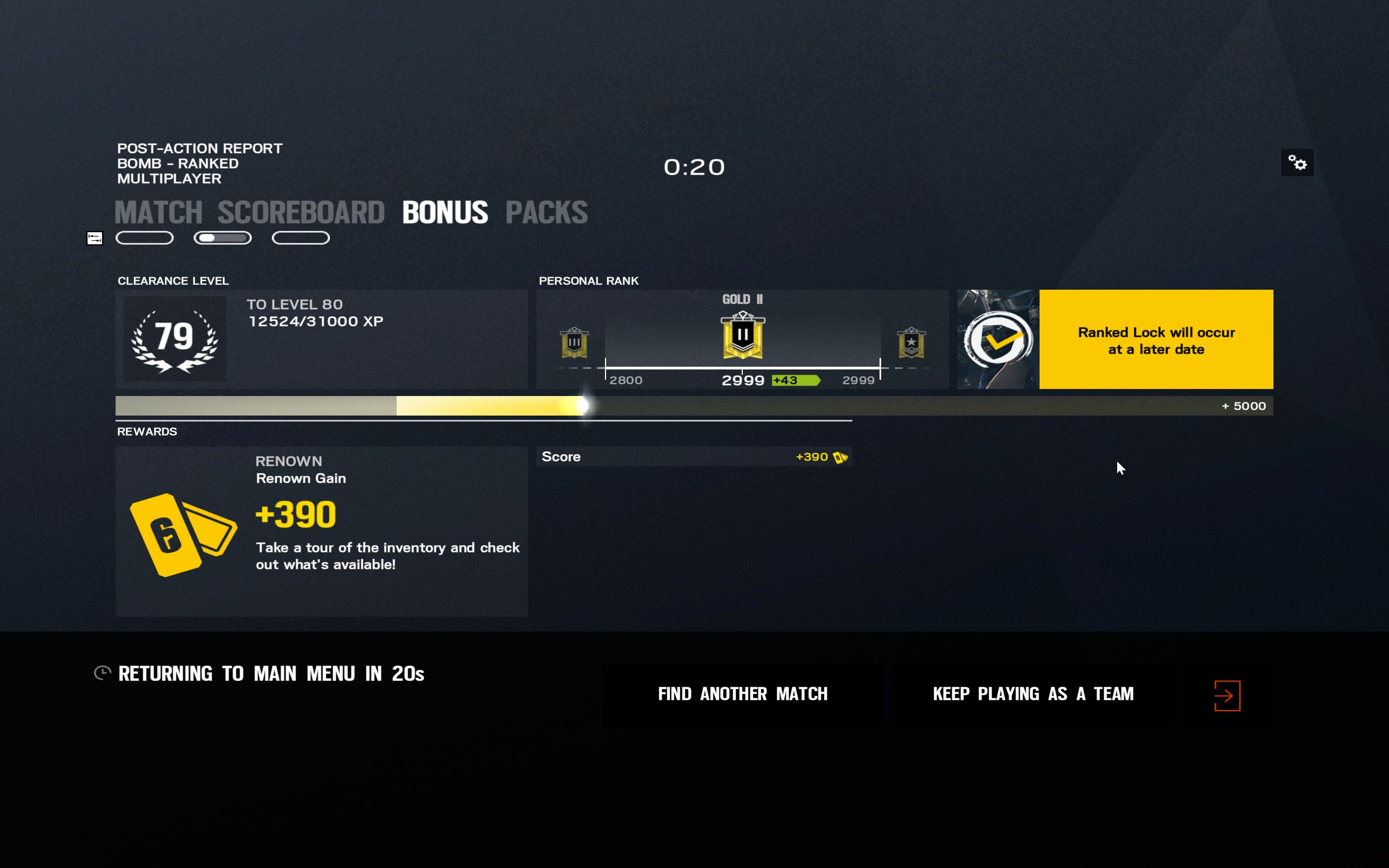Screen dimensions: 1389x868
Task: Switch to the MATCH tab
Action: tap(158, 213)
